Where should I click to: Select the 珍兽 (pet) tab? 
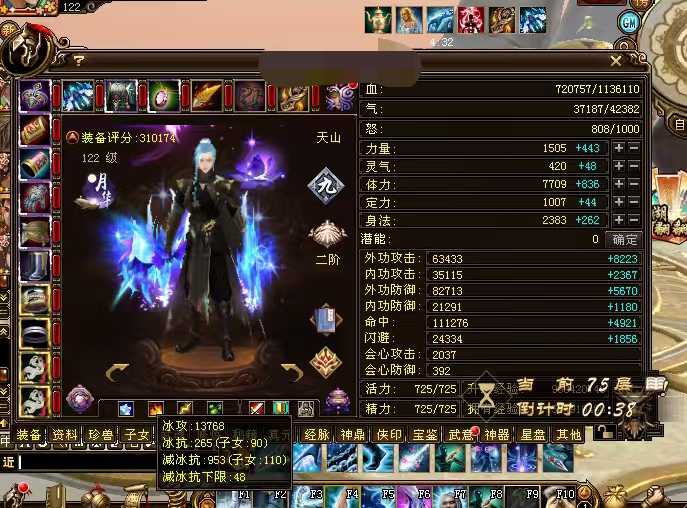tap(100, 435)
